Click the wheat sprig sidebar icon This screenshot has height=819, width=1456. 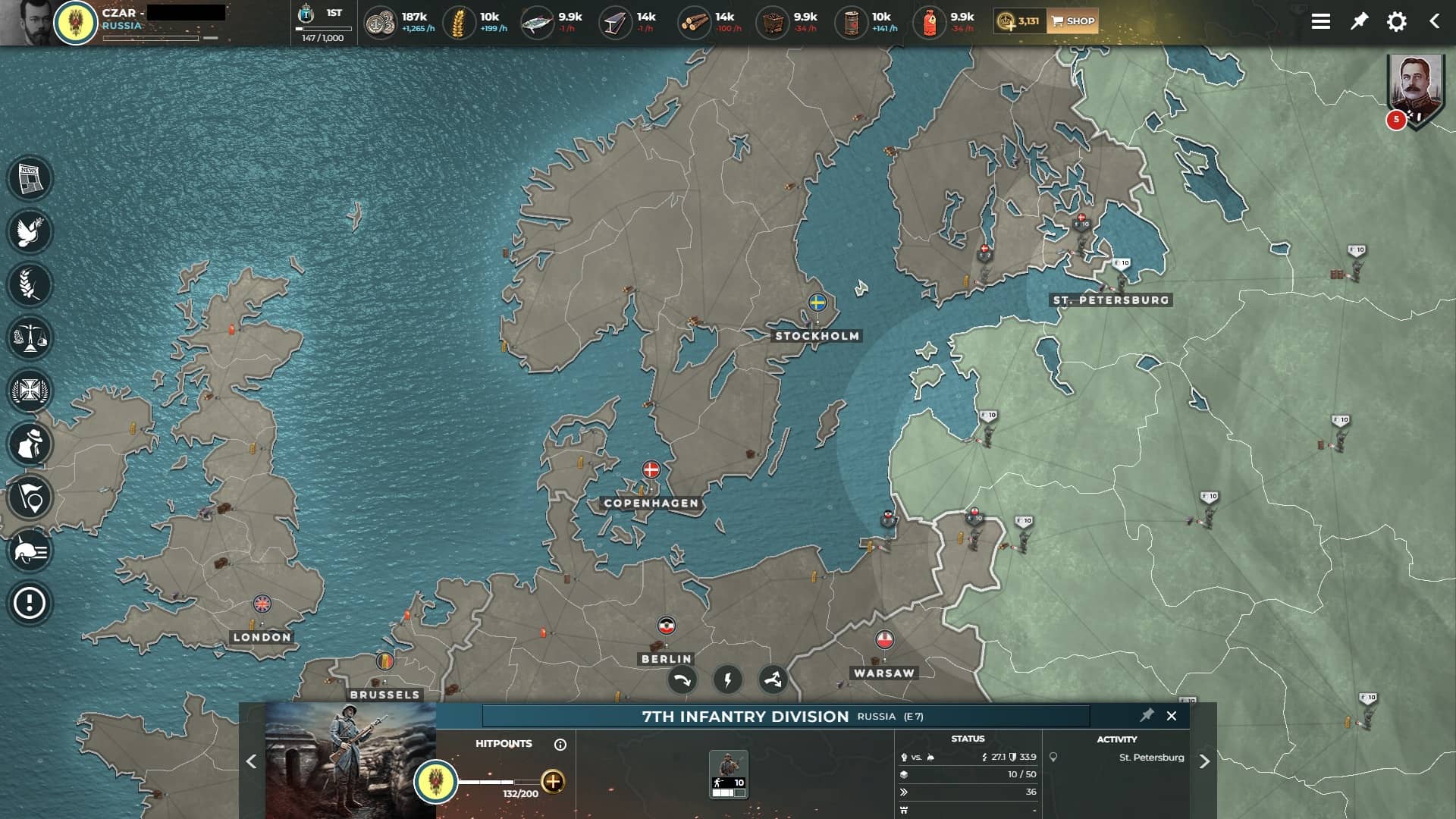click(30, 285)
